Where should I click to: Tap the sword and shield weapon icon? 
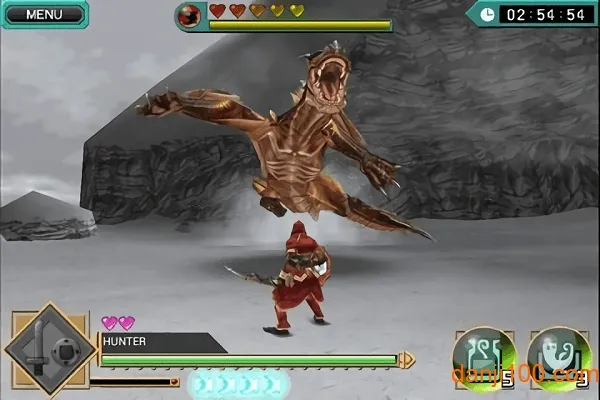(50, 350)
